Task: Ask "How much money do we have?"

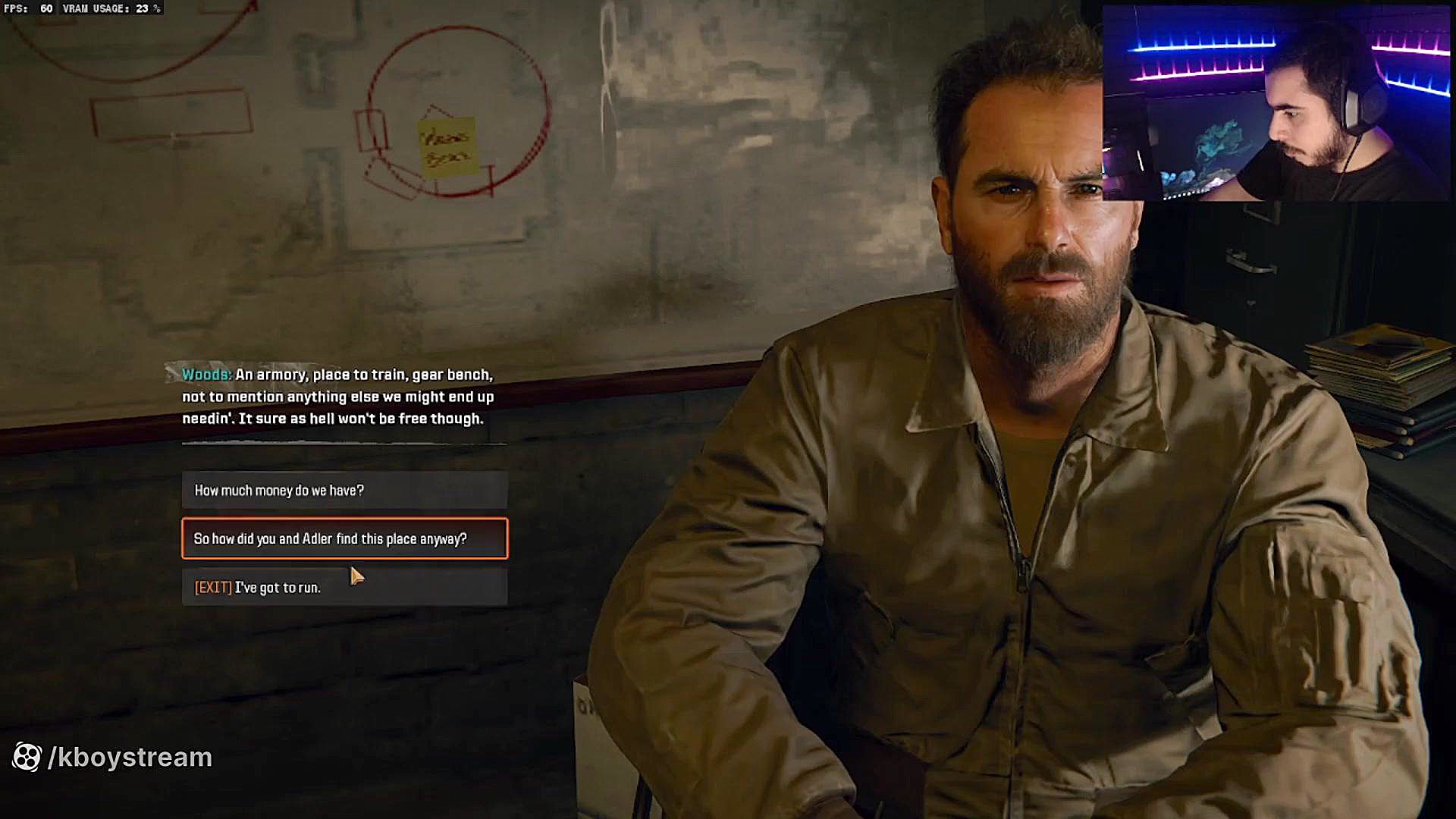Action: [x=344, y=490]
